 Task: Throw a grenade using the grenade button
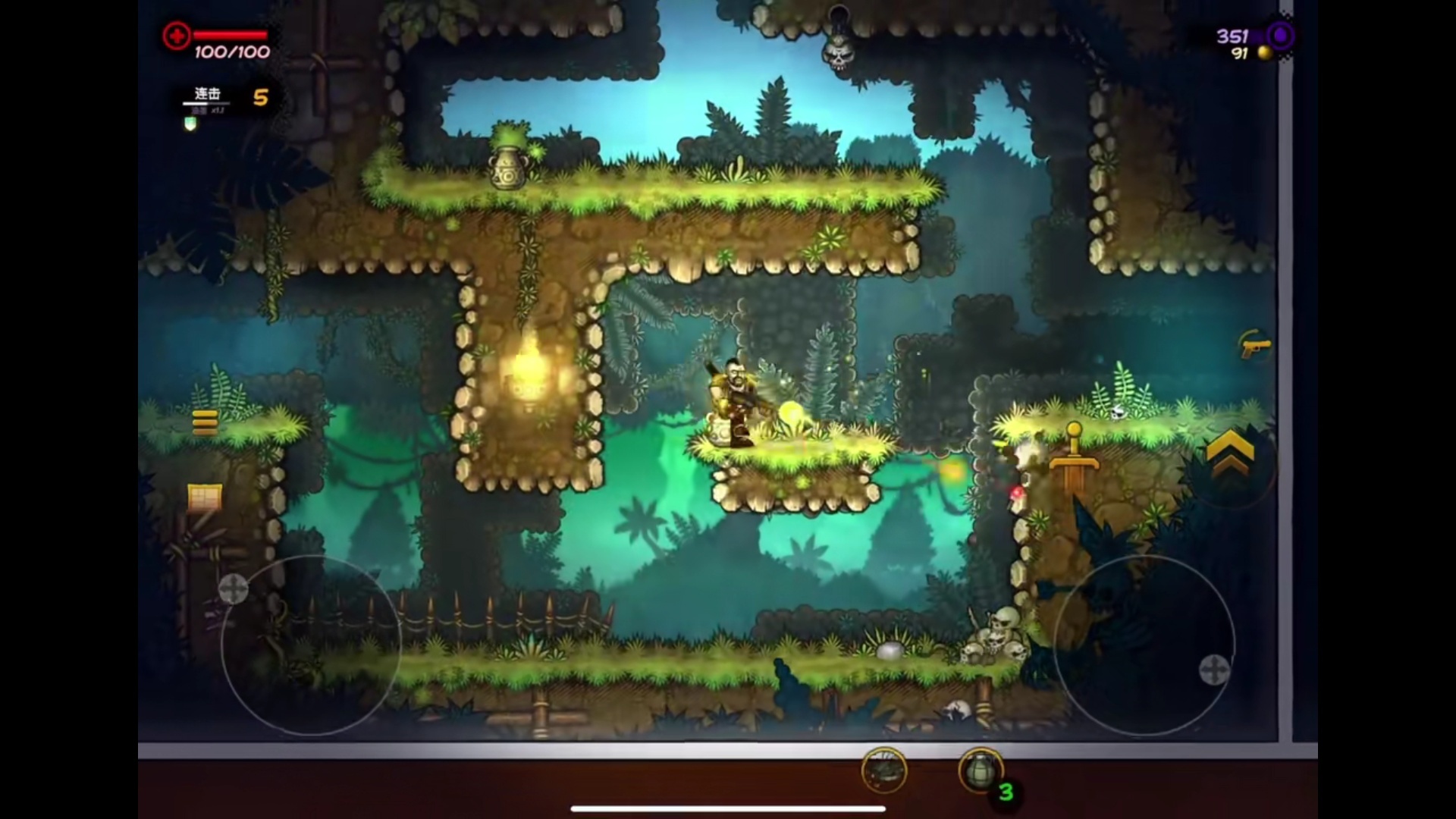pos(980,770)
